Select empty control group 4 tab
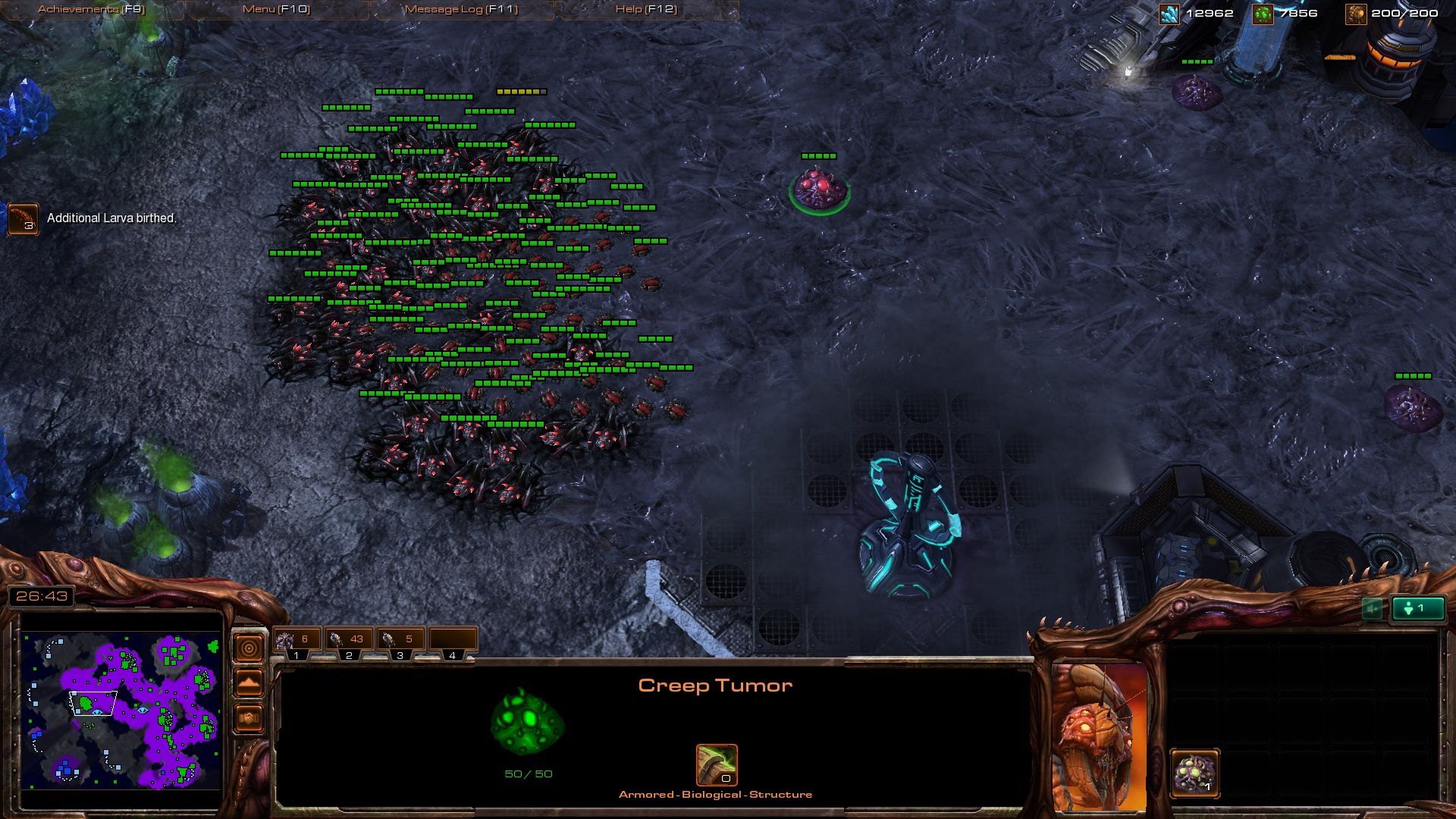The height and width of the screenshot is (819, 1456). [x=452, y=643]
